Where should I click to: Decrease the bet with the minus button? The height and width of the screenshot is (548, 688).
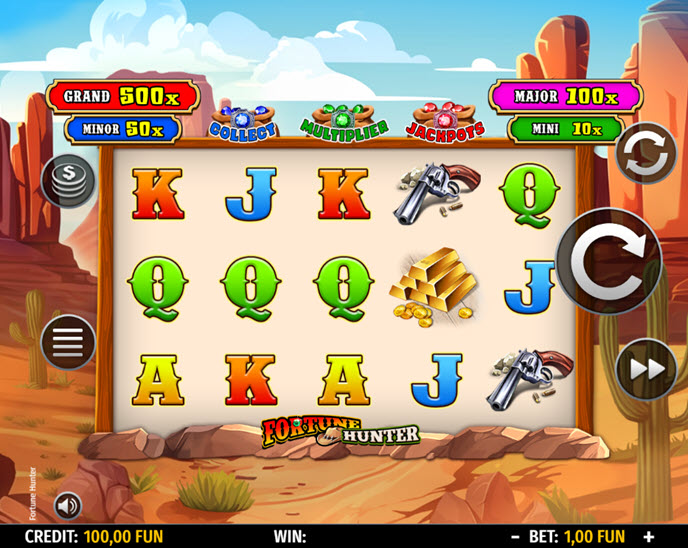point(515,537)
